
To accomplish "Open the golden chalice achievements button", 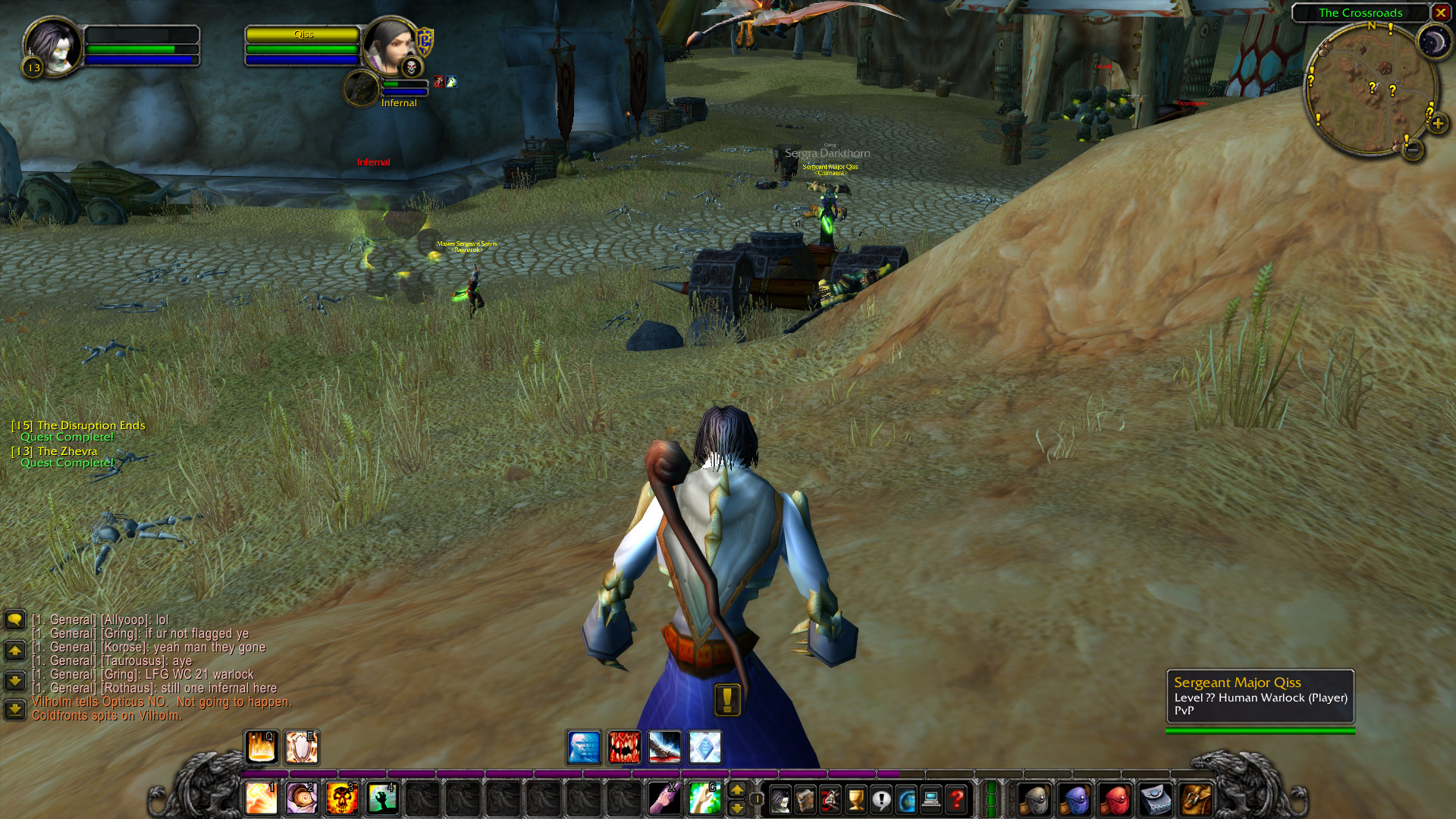I will point(856,799).
